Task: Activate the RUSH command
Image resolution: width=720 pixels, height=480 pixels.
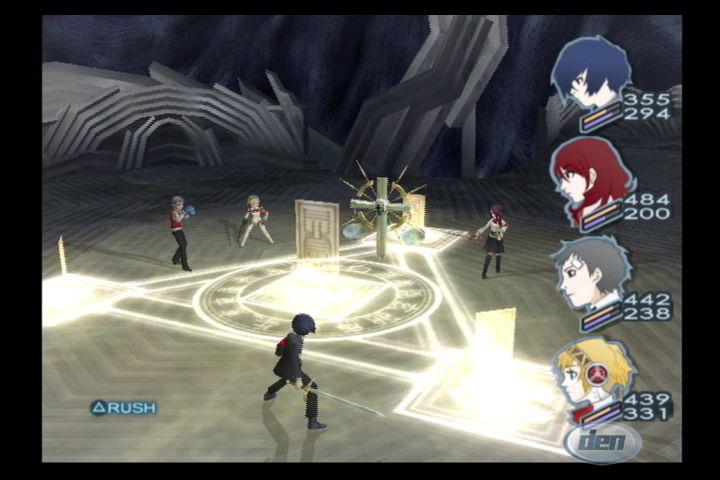Action: (x=124, y=407)
